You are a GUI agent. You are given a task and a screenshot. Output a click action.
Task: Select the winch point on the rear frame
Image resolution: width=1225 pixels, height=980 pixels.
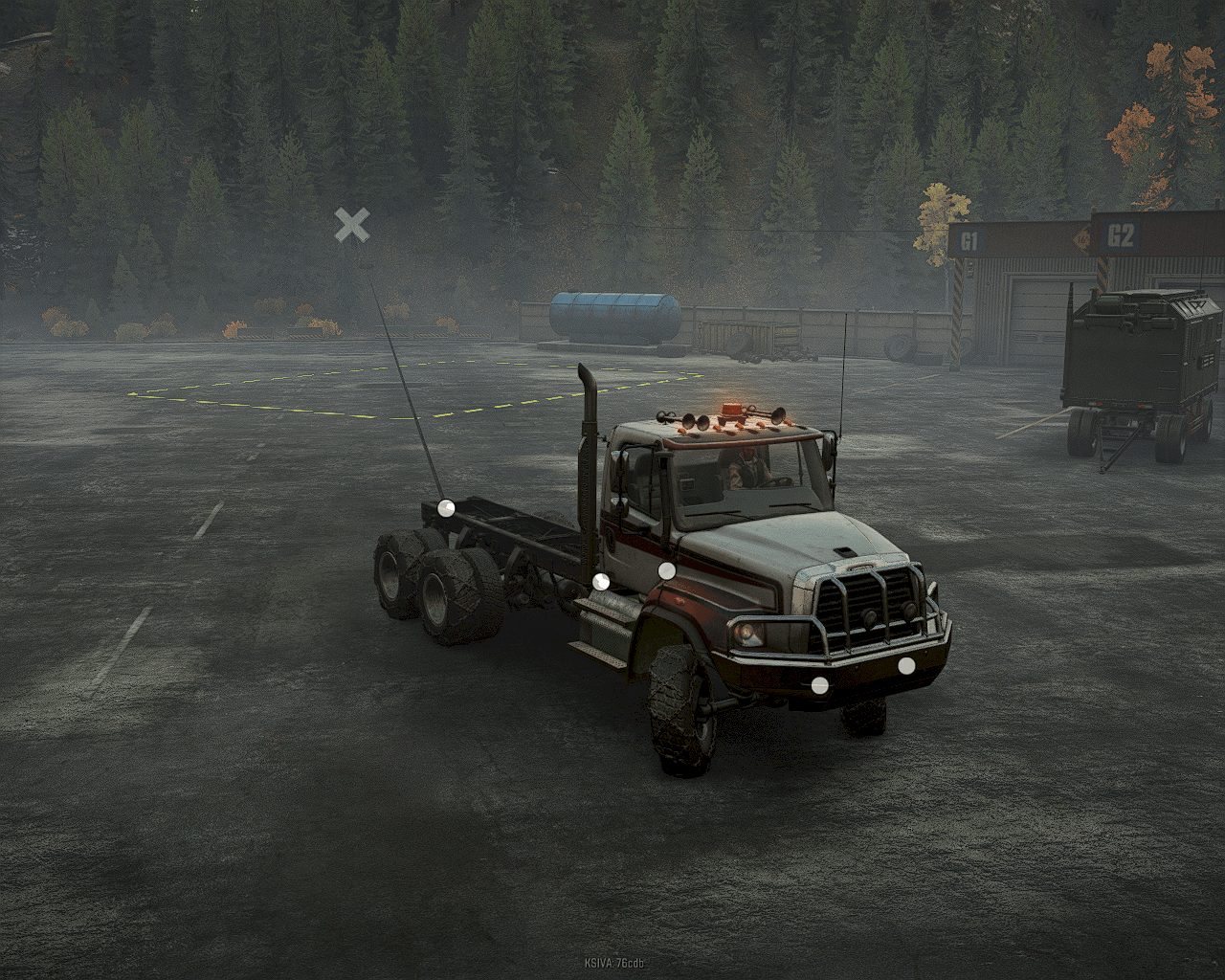pos(446,508)
